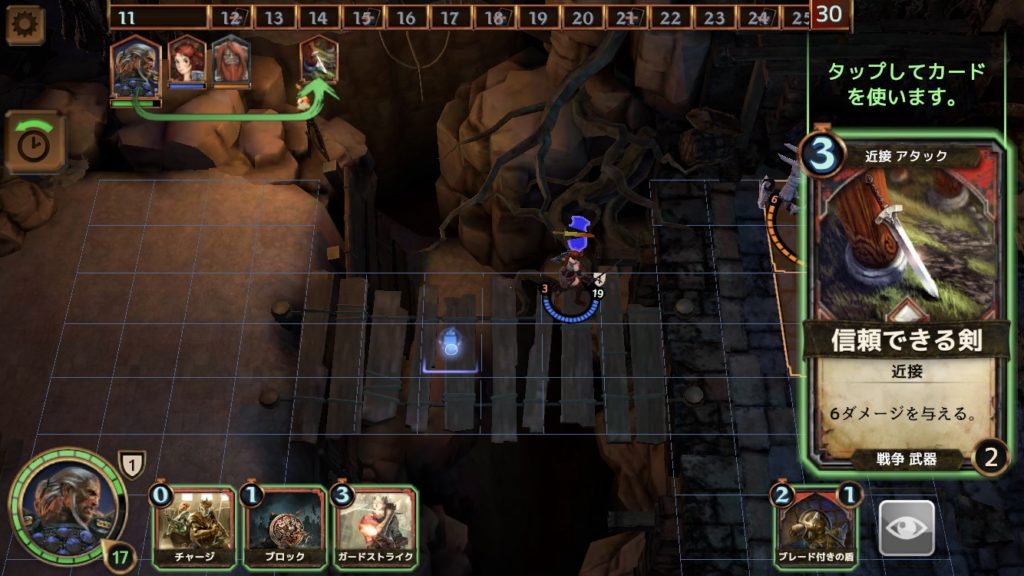The width and height of the screenshot is (1024, 576).
Task: Select the チャージ card
Action: click(195, 528)
